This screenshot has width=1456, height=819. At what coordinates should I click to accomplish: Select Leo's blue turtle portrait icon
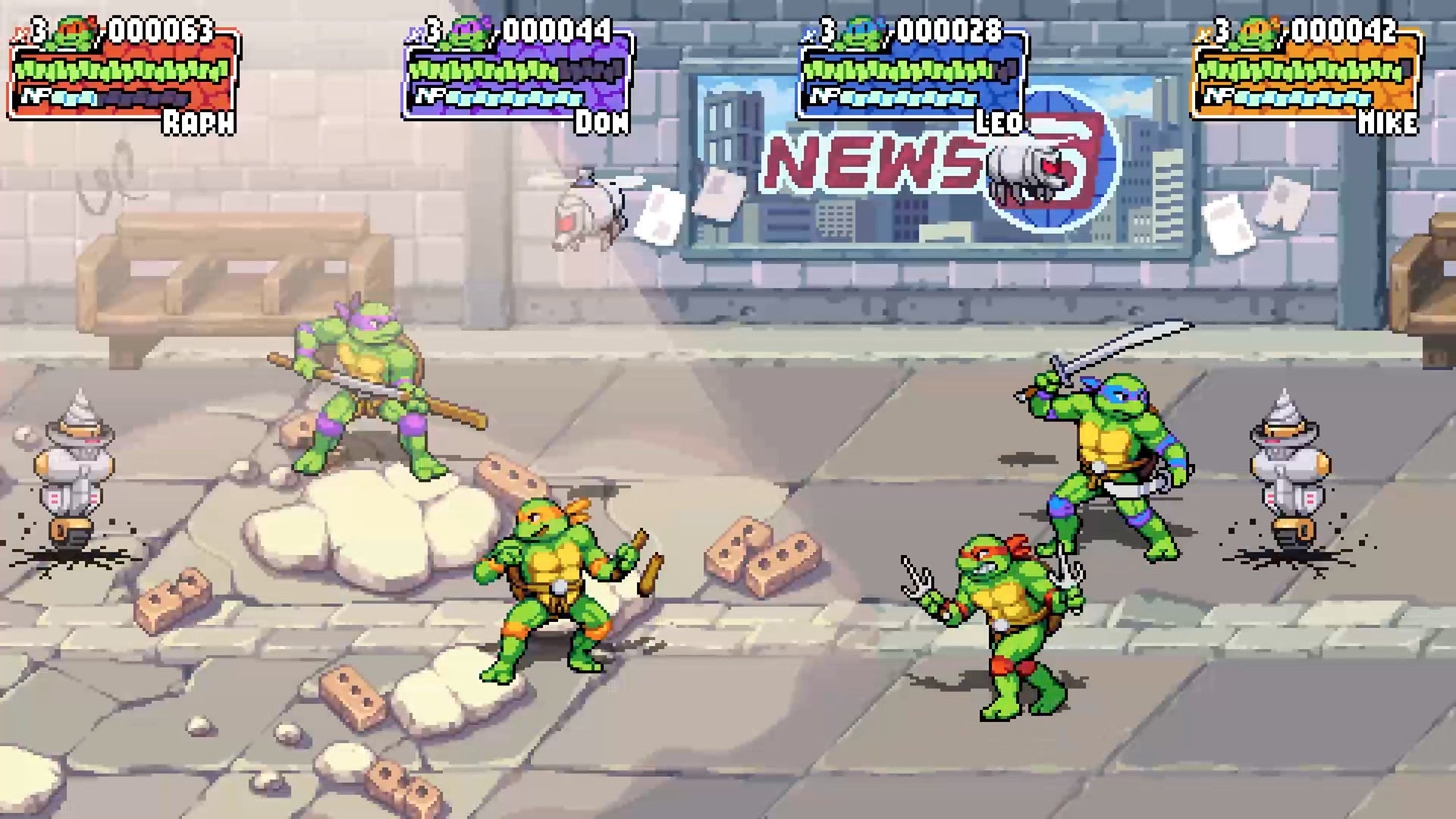coord(864,30)
